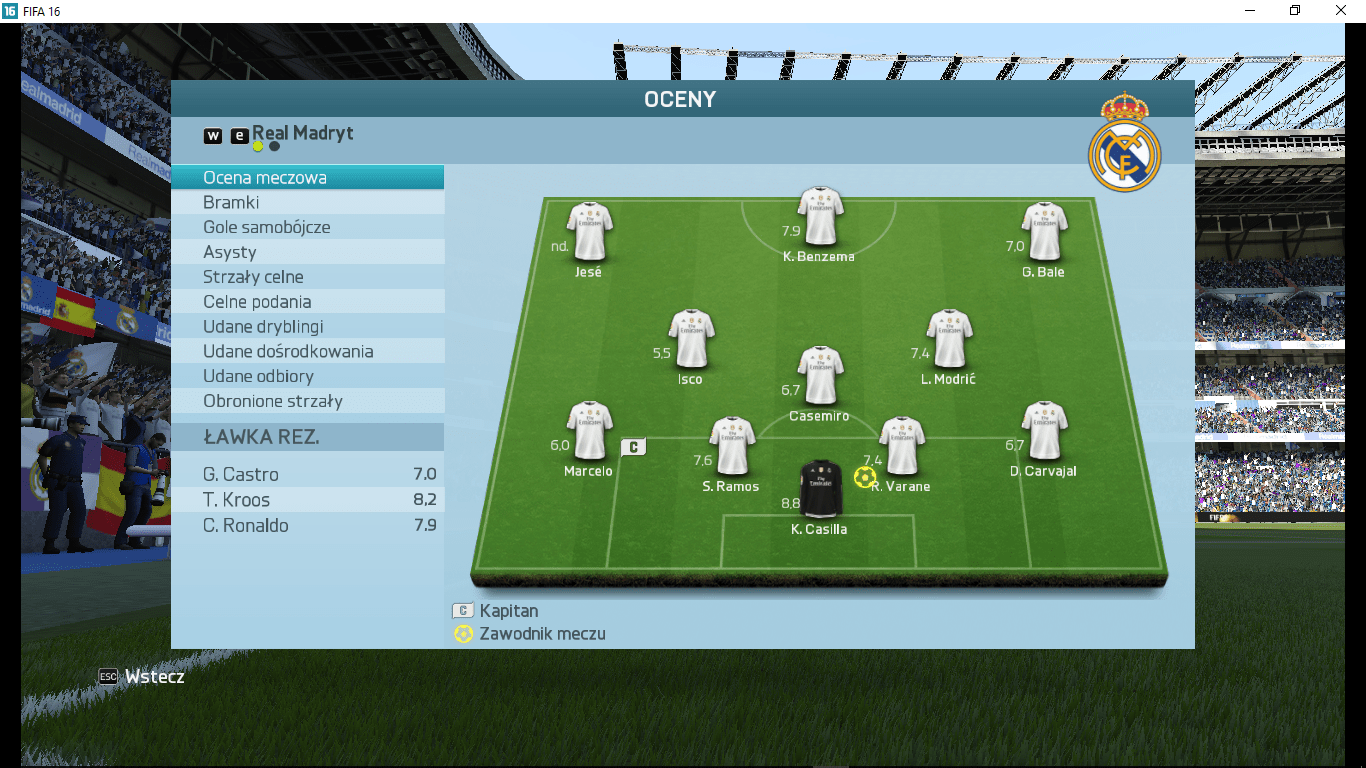The width and height of the screenshot is (1366, 768).
Task: Minimize the FIFA 16 window
Action: click(x=1250, y=10)
